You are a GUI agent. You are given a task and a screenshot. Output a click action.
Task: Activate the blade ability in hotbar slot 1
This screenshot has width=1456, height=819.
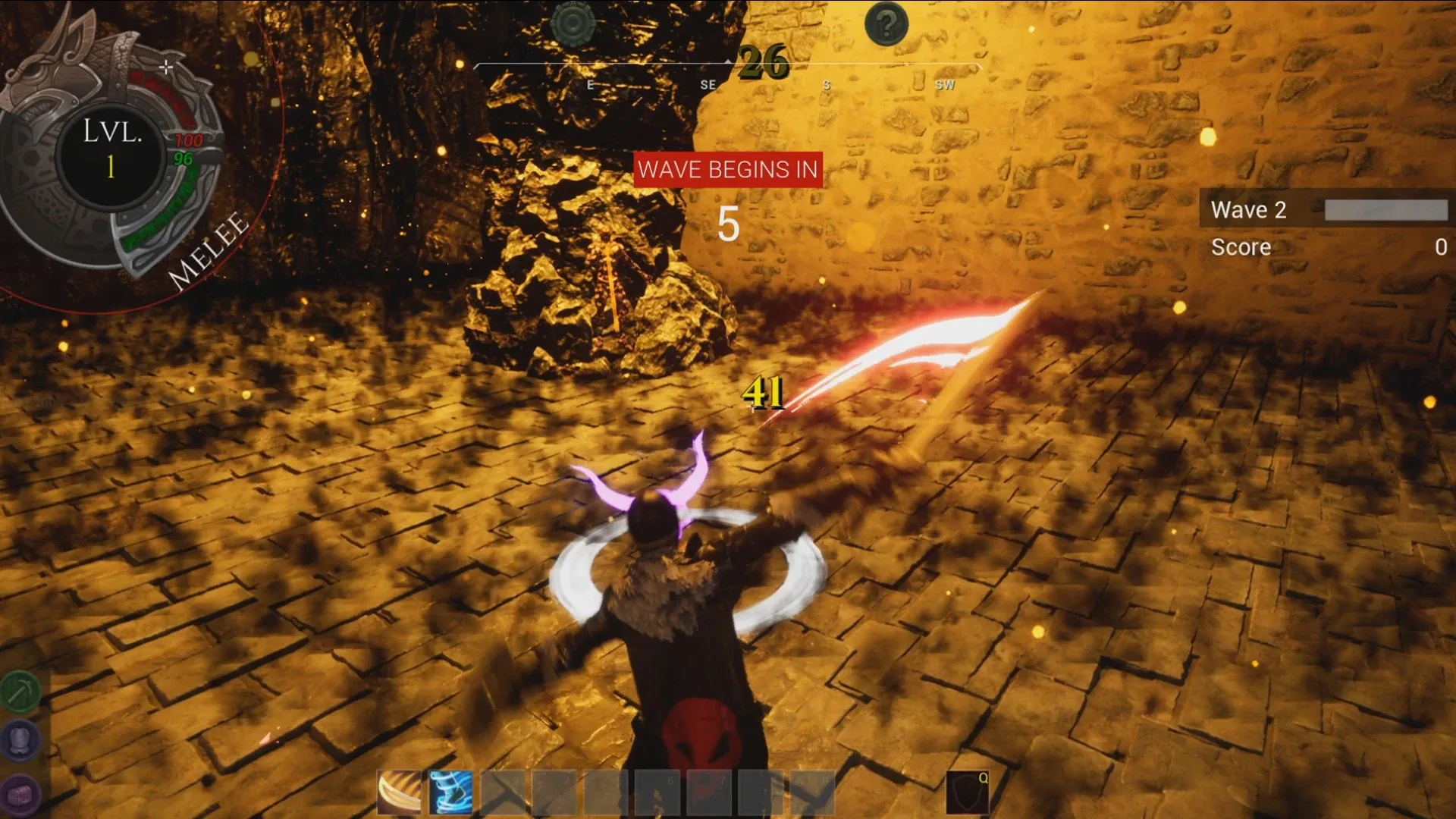400,793
